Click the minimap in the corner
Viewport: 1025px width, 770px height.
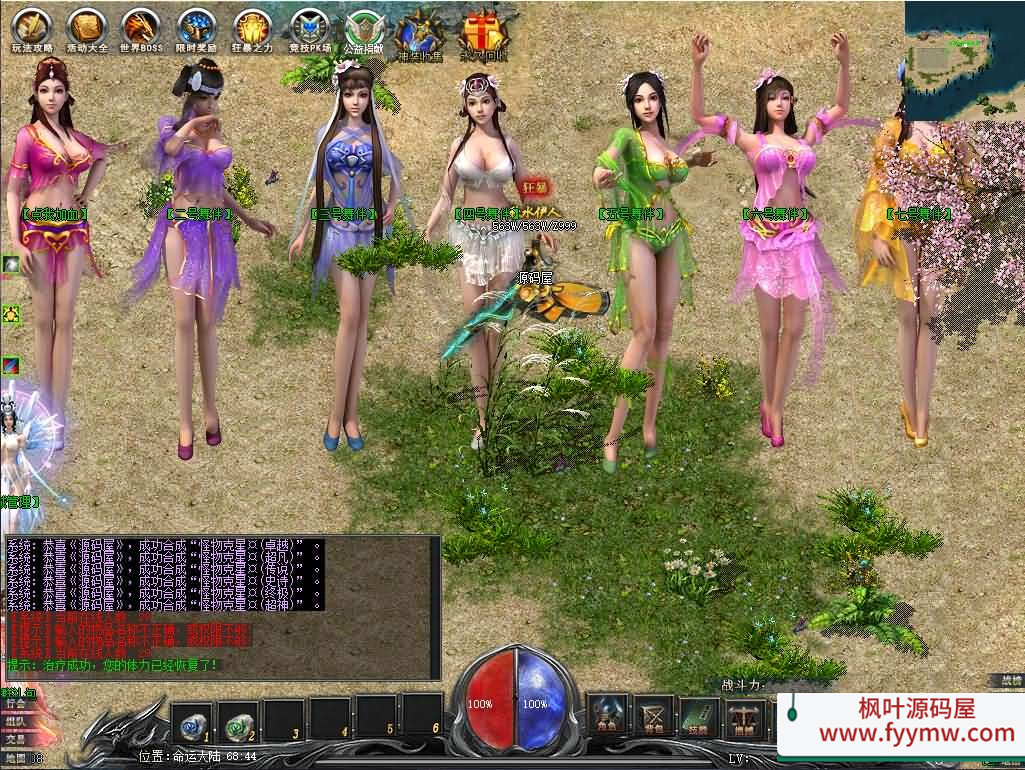tap(958, 55)
